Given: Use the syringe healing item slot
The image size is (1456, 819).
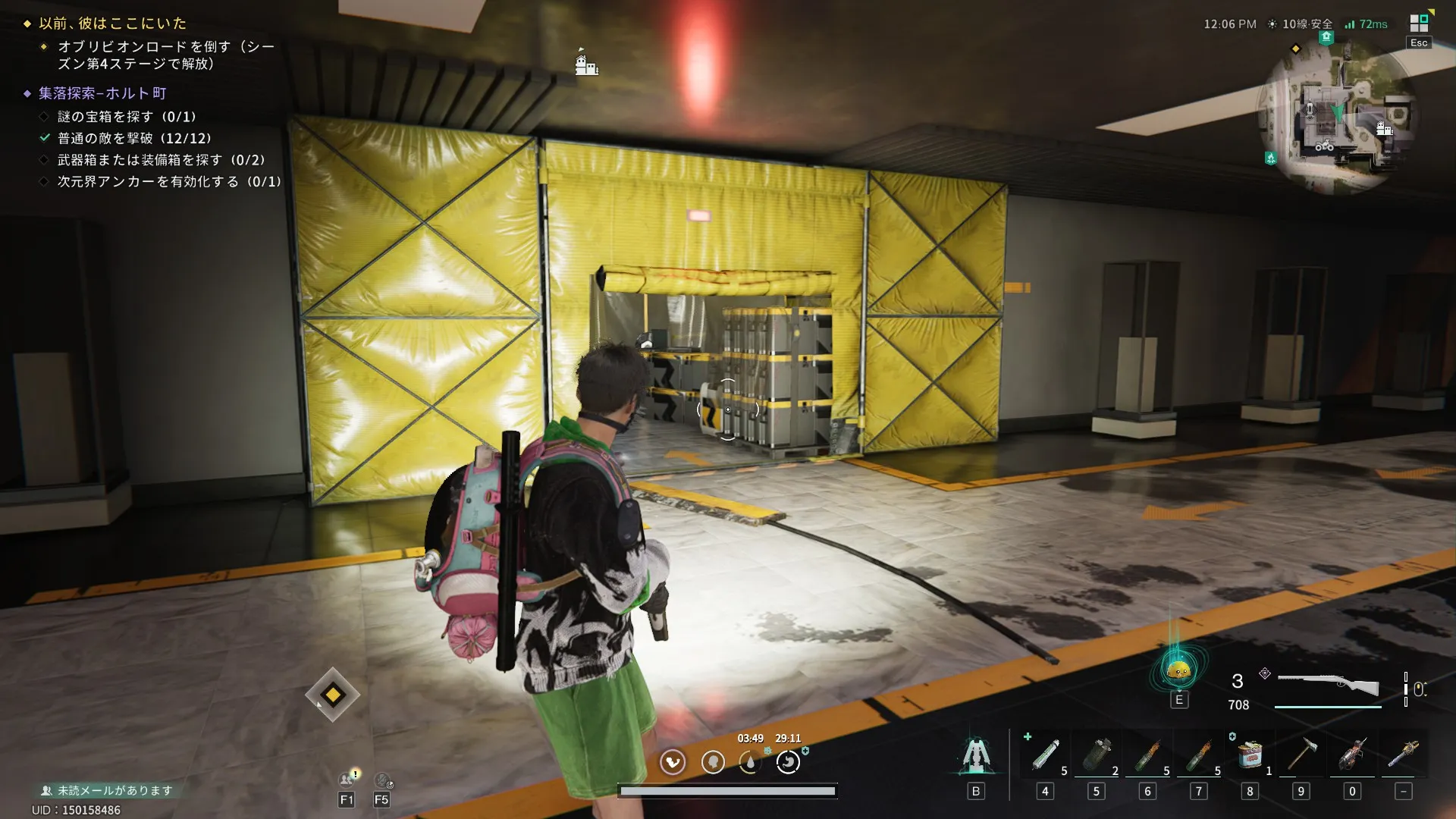Looking at the screenshot, I should [1045, 755].
